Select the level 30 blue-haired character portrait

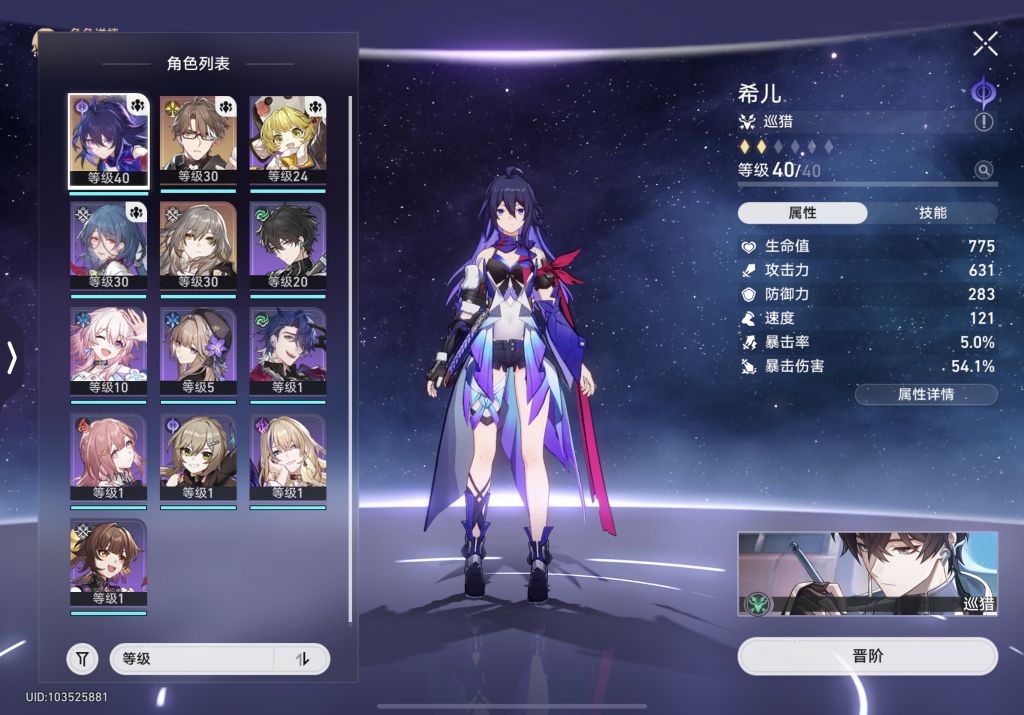108,247
